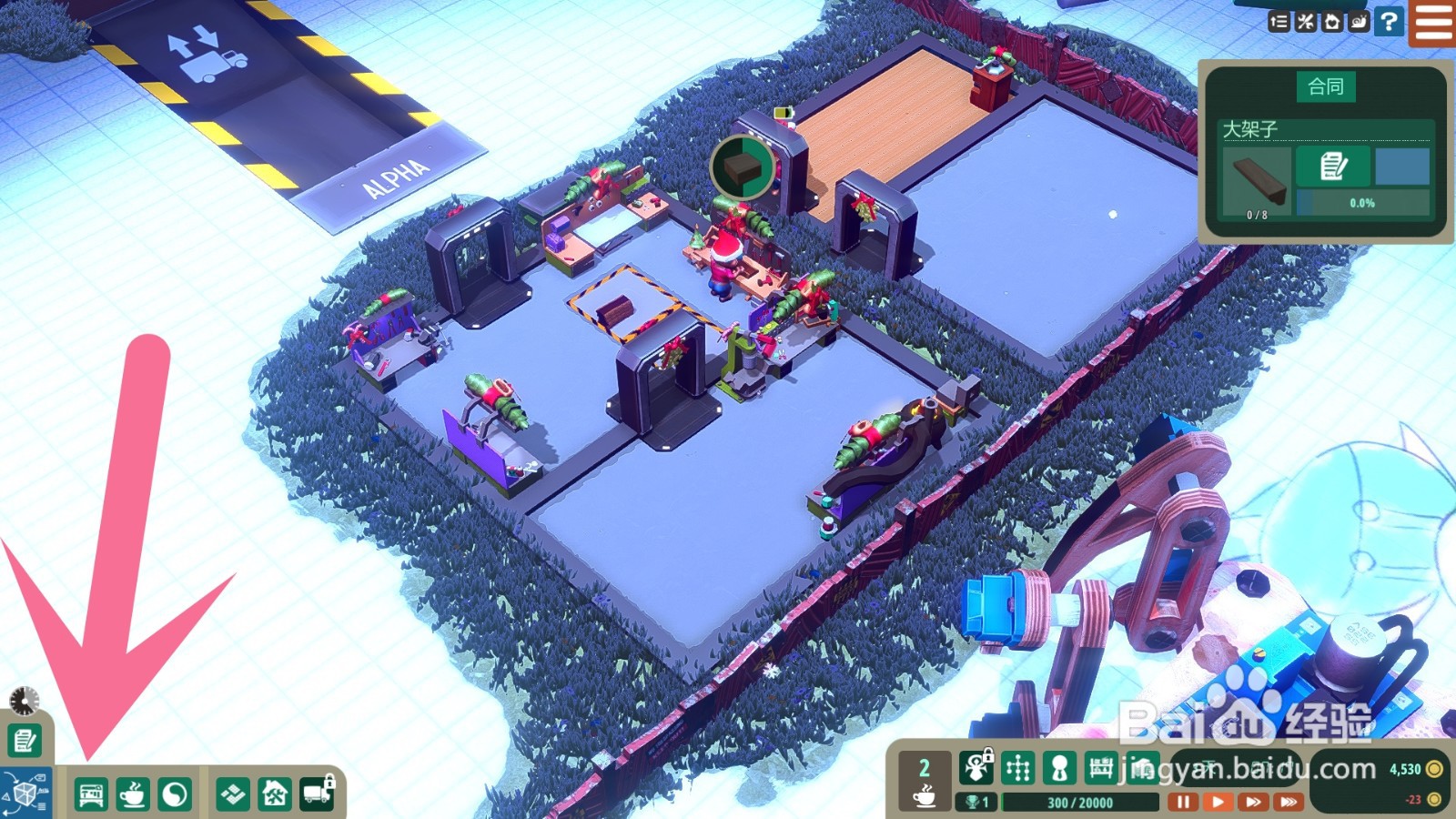Toggle the snail slow-mode icon

click(x=1359, y=21)
